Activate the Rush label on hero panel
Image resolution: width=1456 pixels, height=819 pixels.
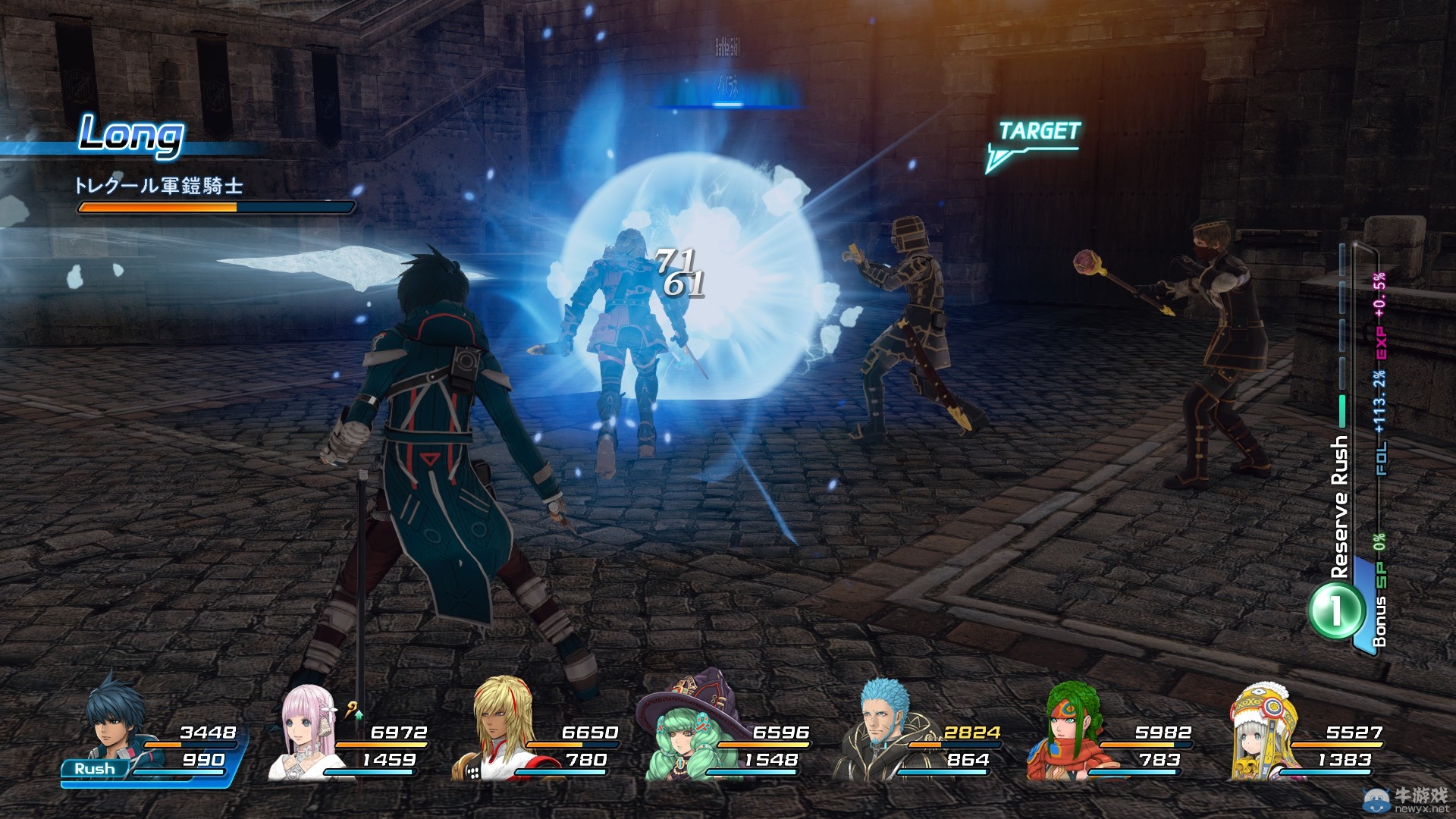95,769
